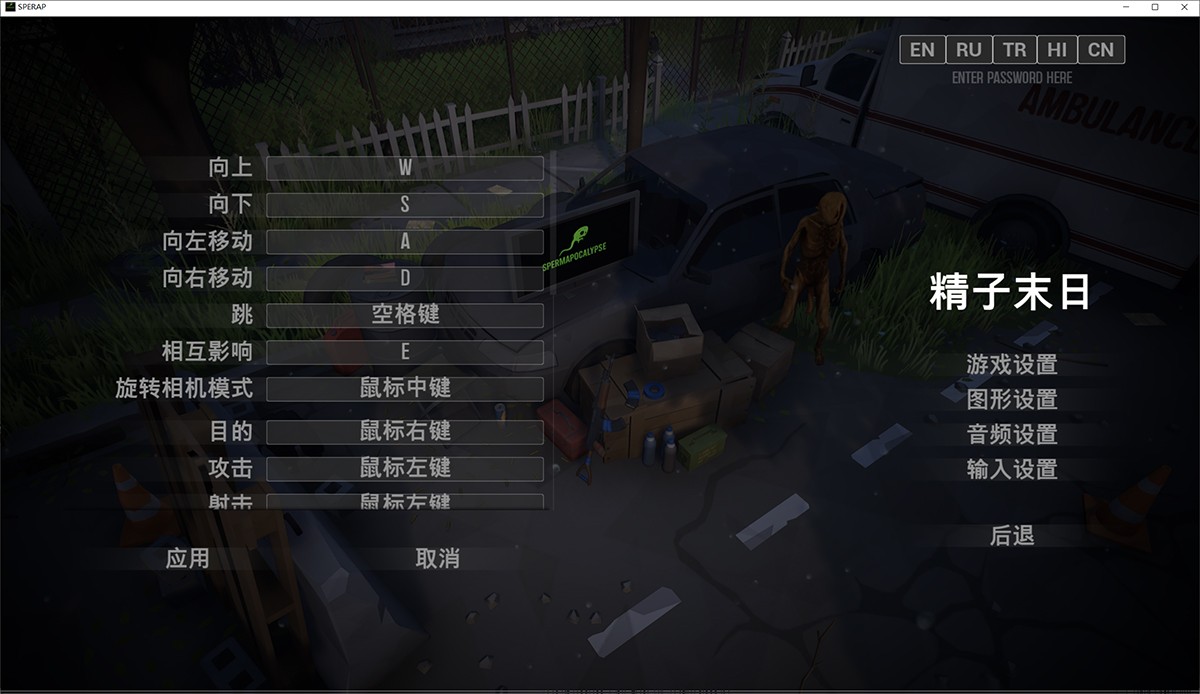The width and height of the screenshot is (1200, 694).
Task: Open 图形设置 graphics settings
Action: (x=1012, y=400)
